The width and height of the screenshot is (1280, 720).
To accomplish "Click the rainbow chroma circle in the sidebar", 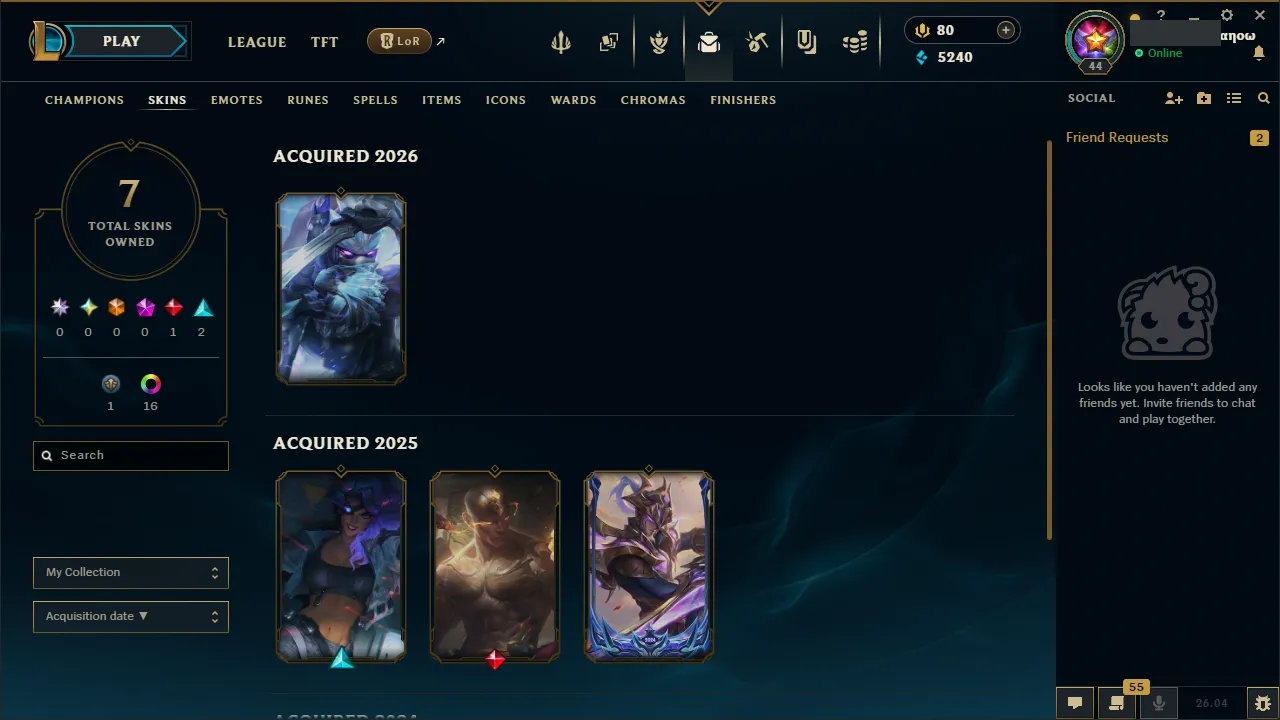I will 150,383.
